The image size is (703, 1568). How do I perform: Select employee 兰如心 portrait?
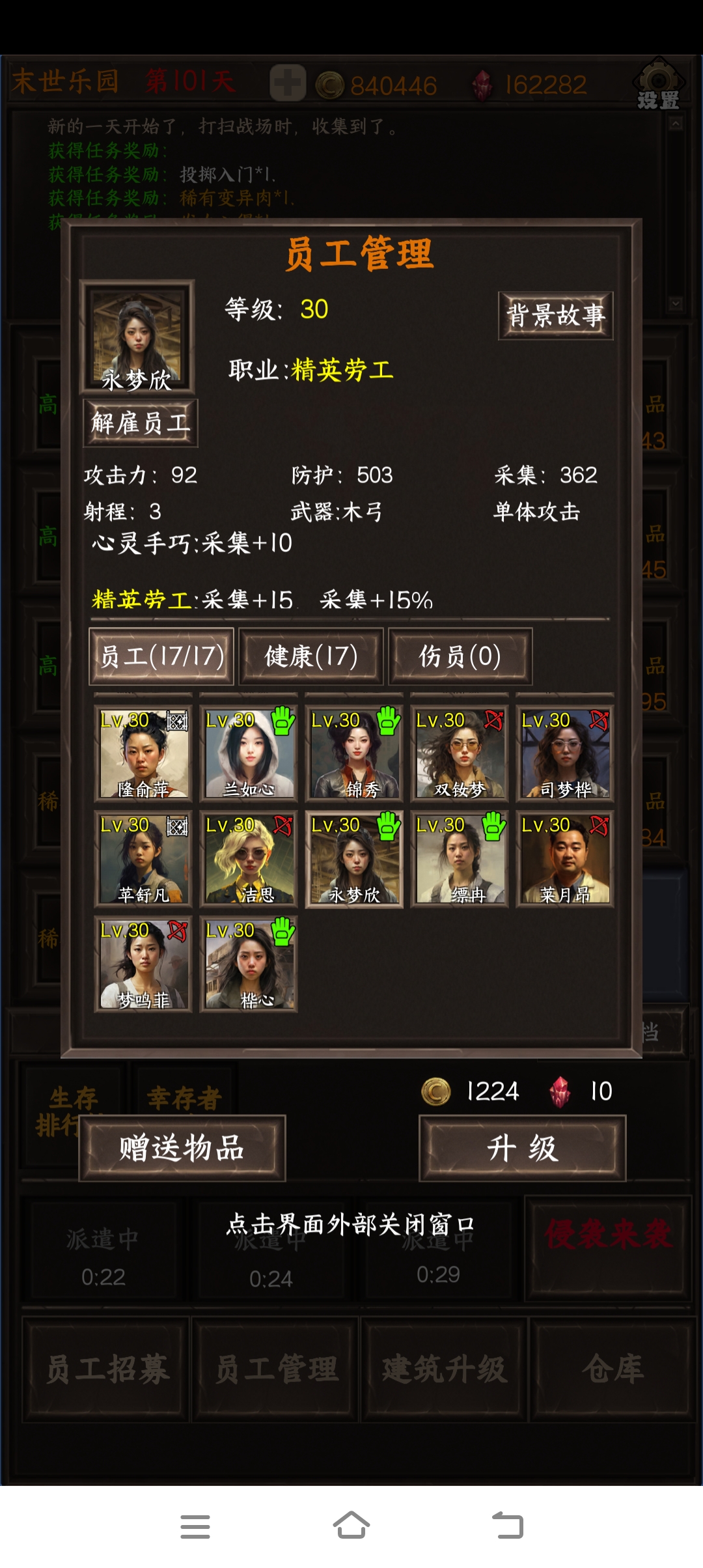(249, 754)
